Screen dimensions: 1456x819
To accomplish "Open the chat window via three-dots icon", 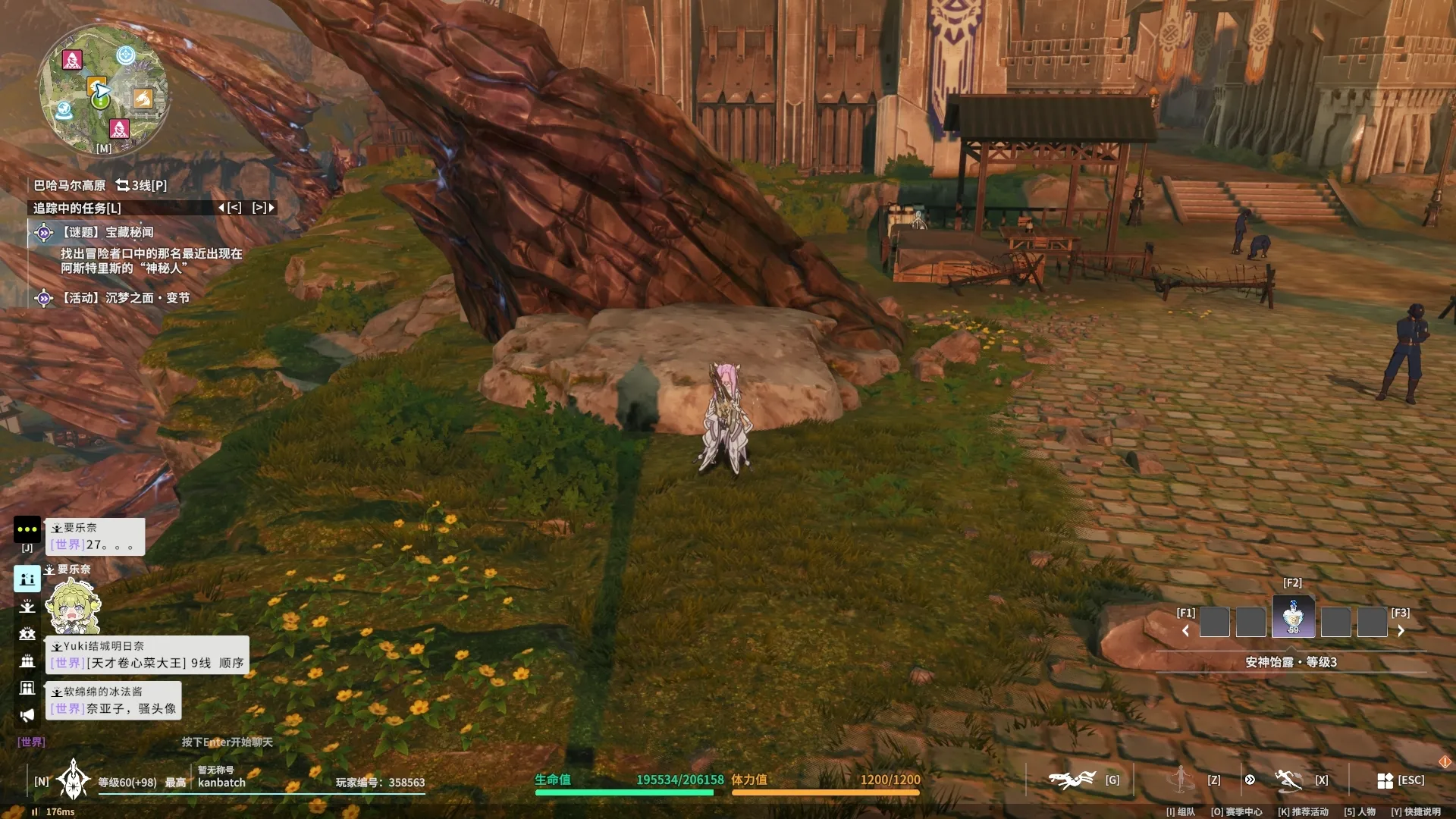I will coord(27,529).
